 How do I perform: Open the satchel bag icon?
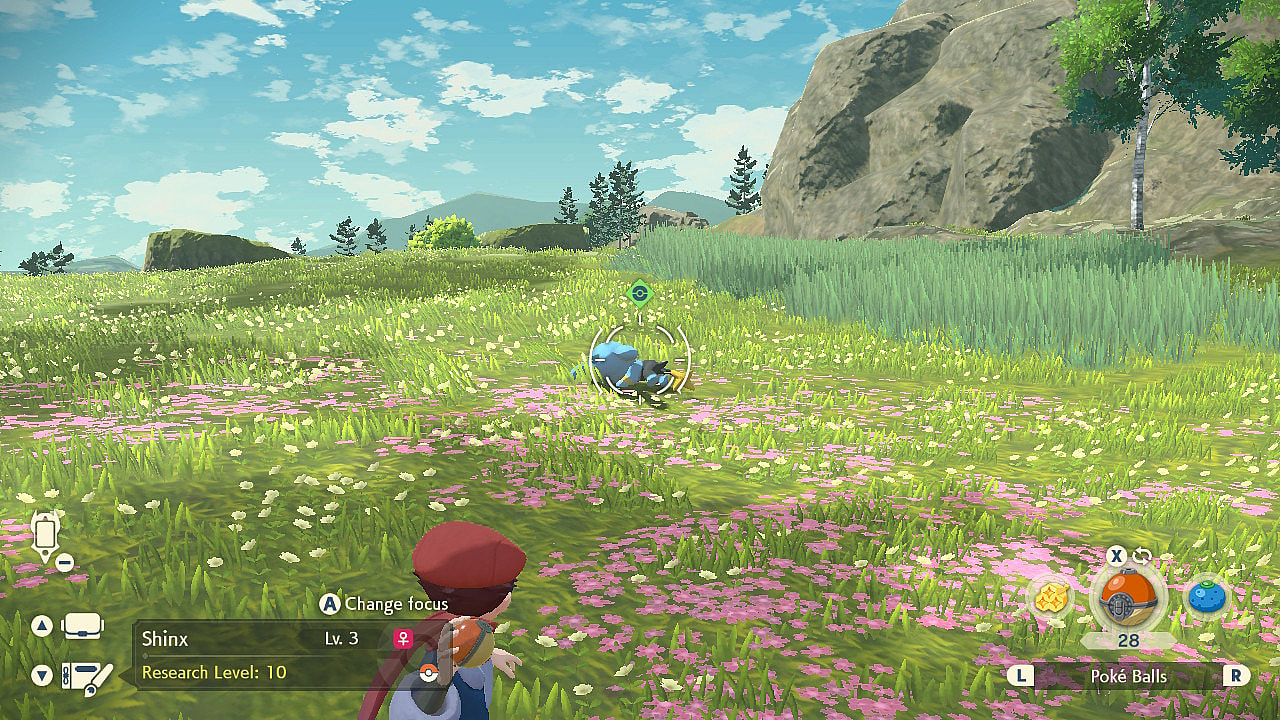click(82, 627)
